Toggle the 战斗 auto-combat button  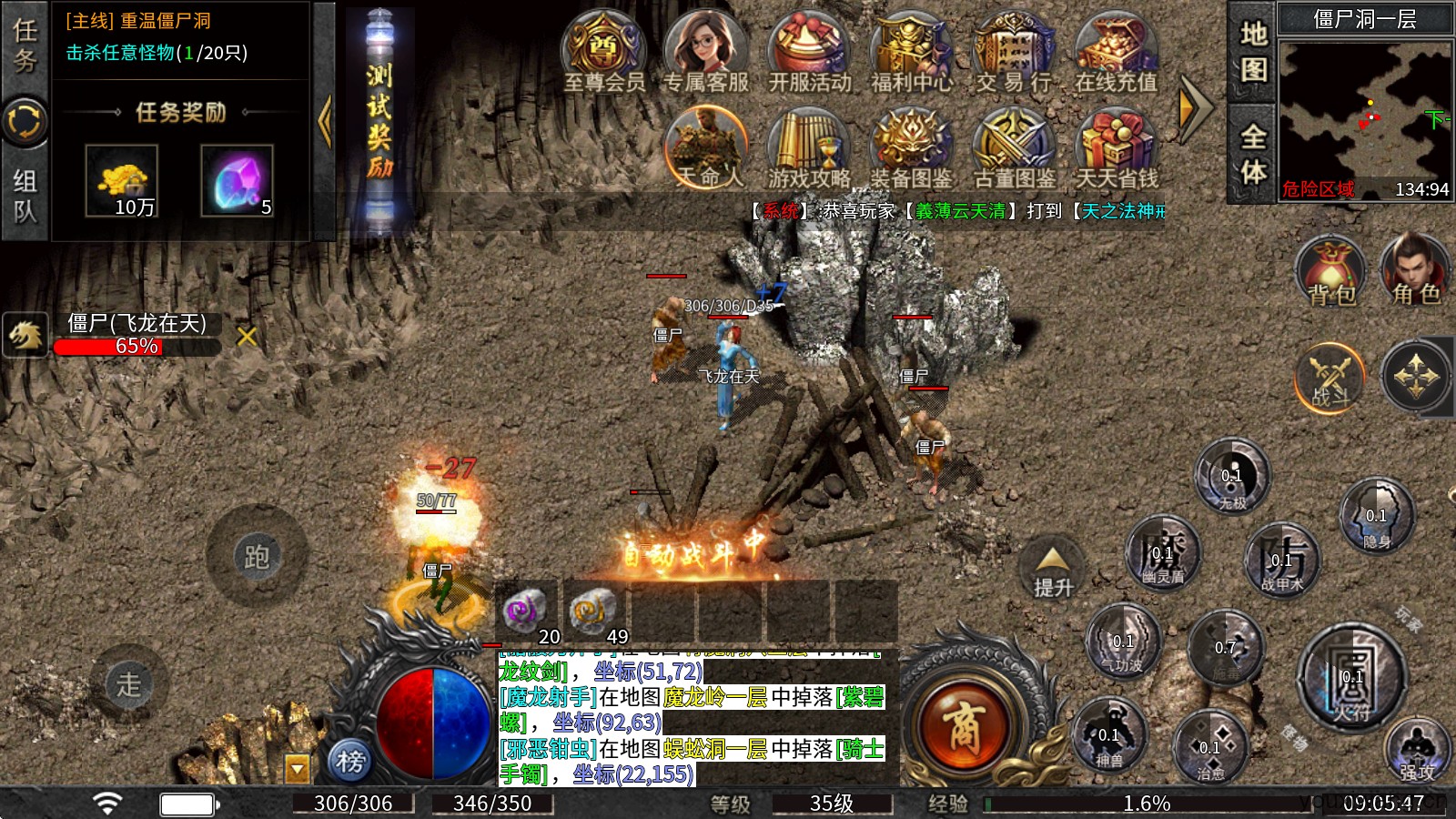point(1330,378)
